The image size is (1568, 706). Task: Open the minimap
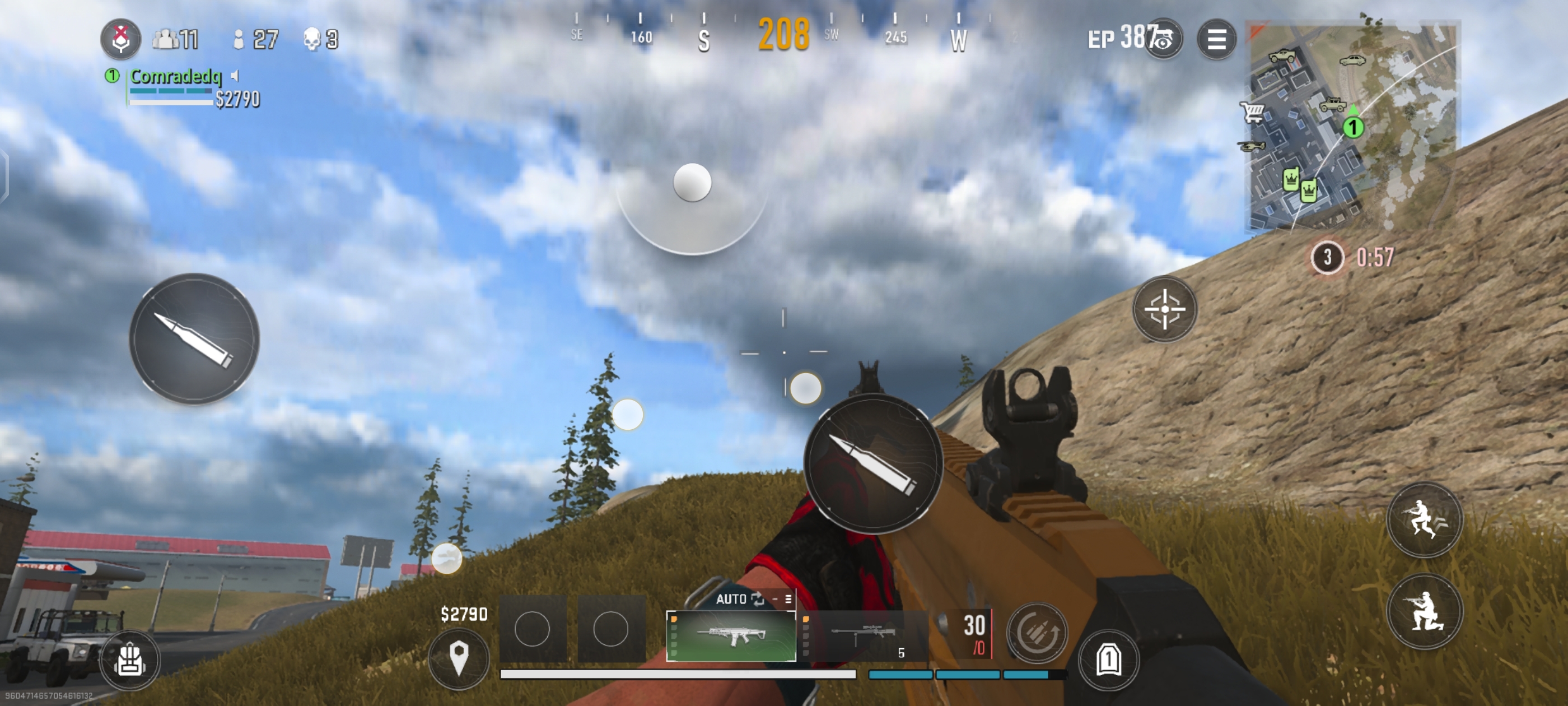click(x=1352, y=127)
